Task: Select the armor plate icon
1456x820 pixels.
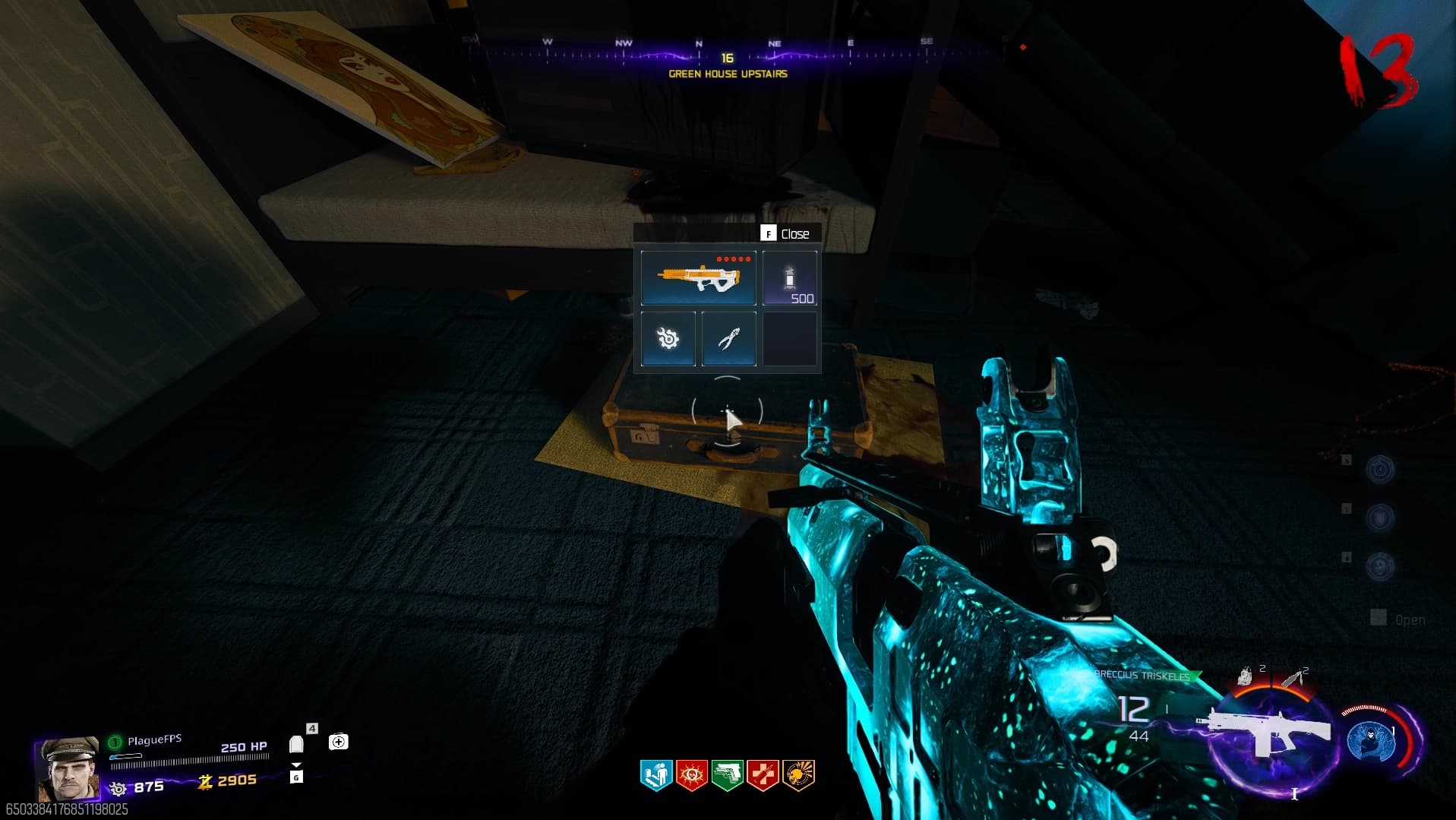Action: [x=296, y=745]
